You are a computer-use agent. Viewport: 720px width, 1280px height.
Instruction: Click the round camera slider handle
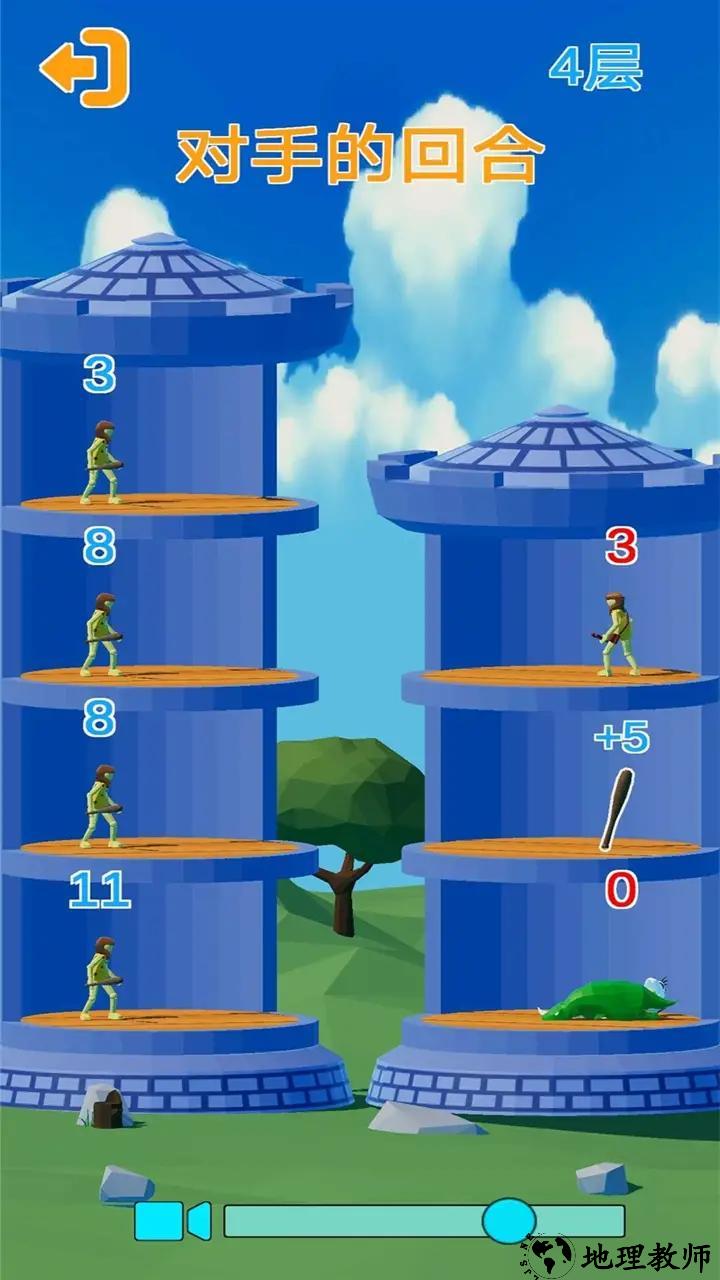[508, 1221]
